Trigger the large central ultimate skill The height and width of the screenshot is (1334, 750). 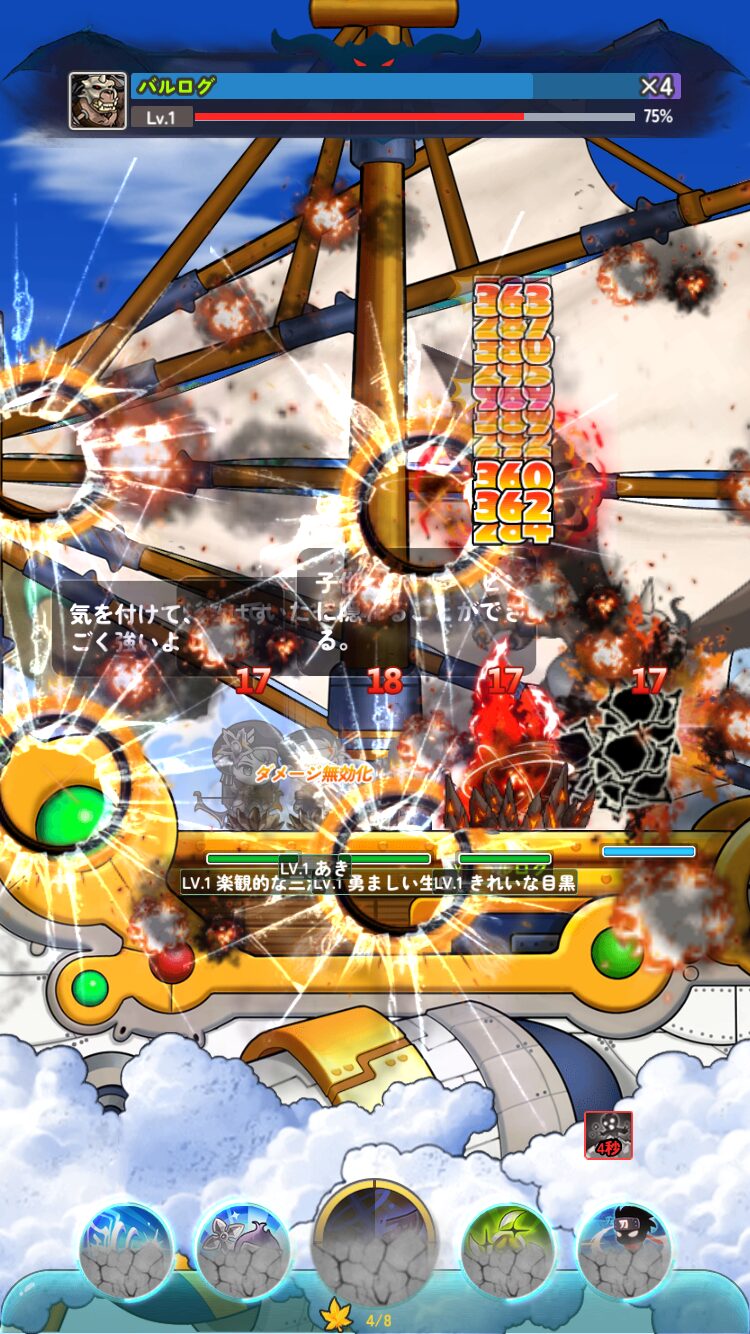click(x=375, y=1243)
